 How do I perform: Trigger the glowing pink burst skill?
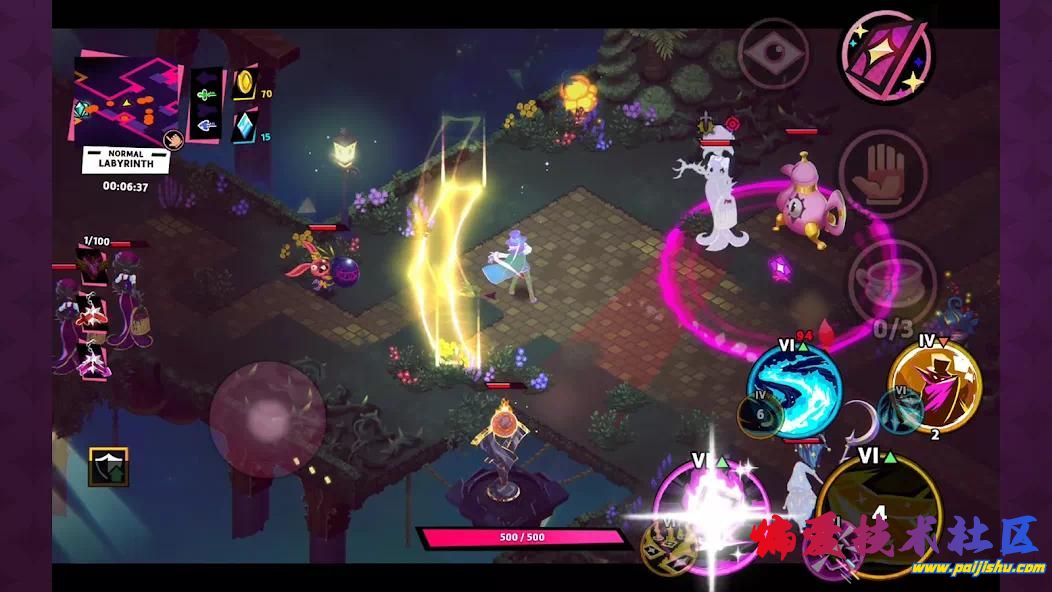(711, 508)
